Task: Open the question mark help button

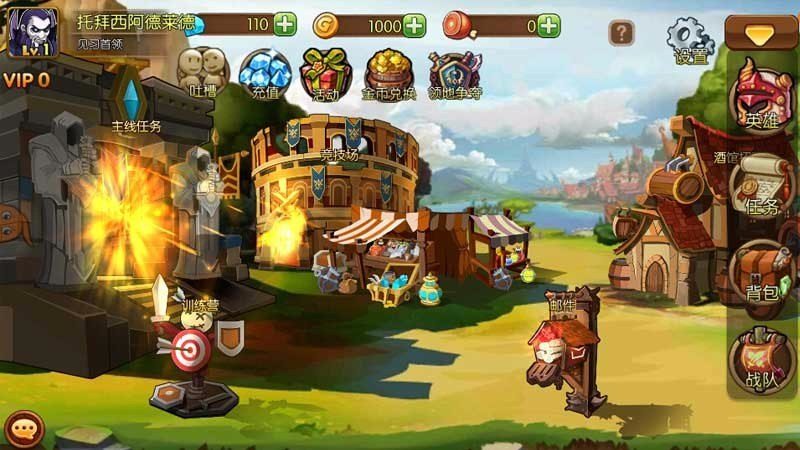Action: 622,33
